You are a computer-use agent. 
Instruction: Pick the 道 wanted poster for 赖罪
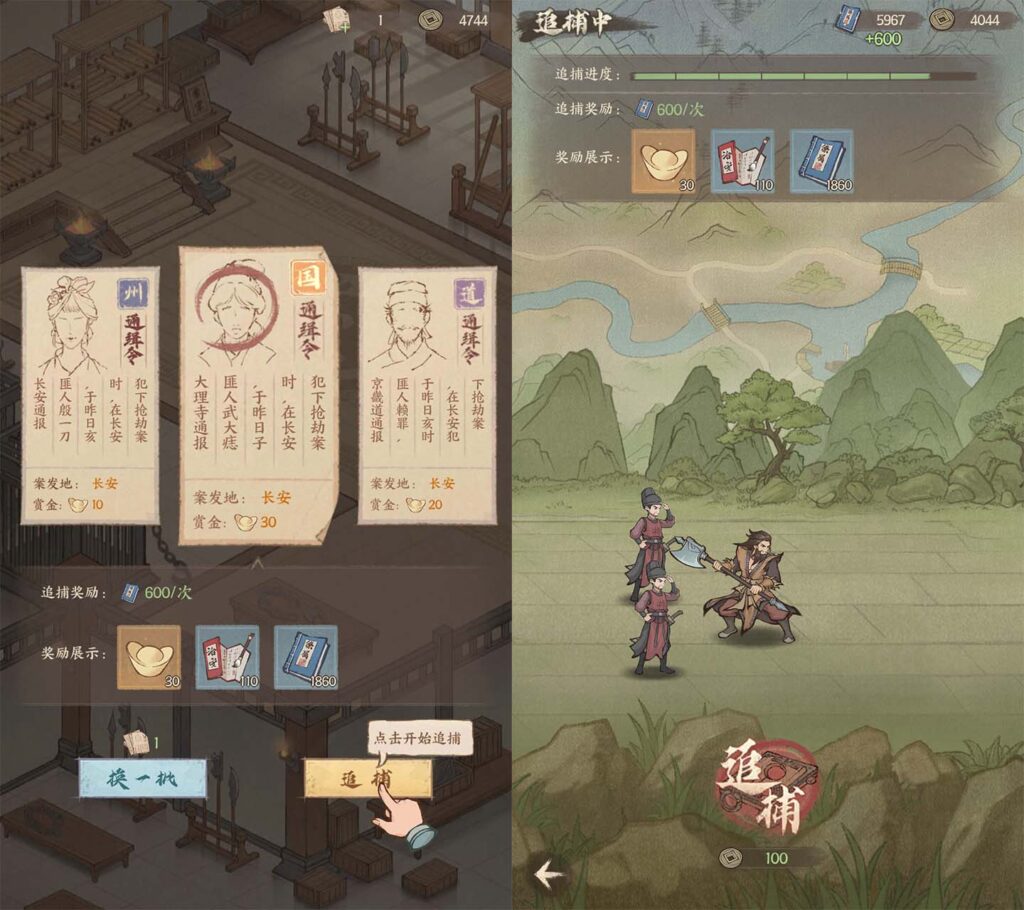[x=427, y=395]
